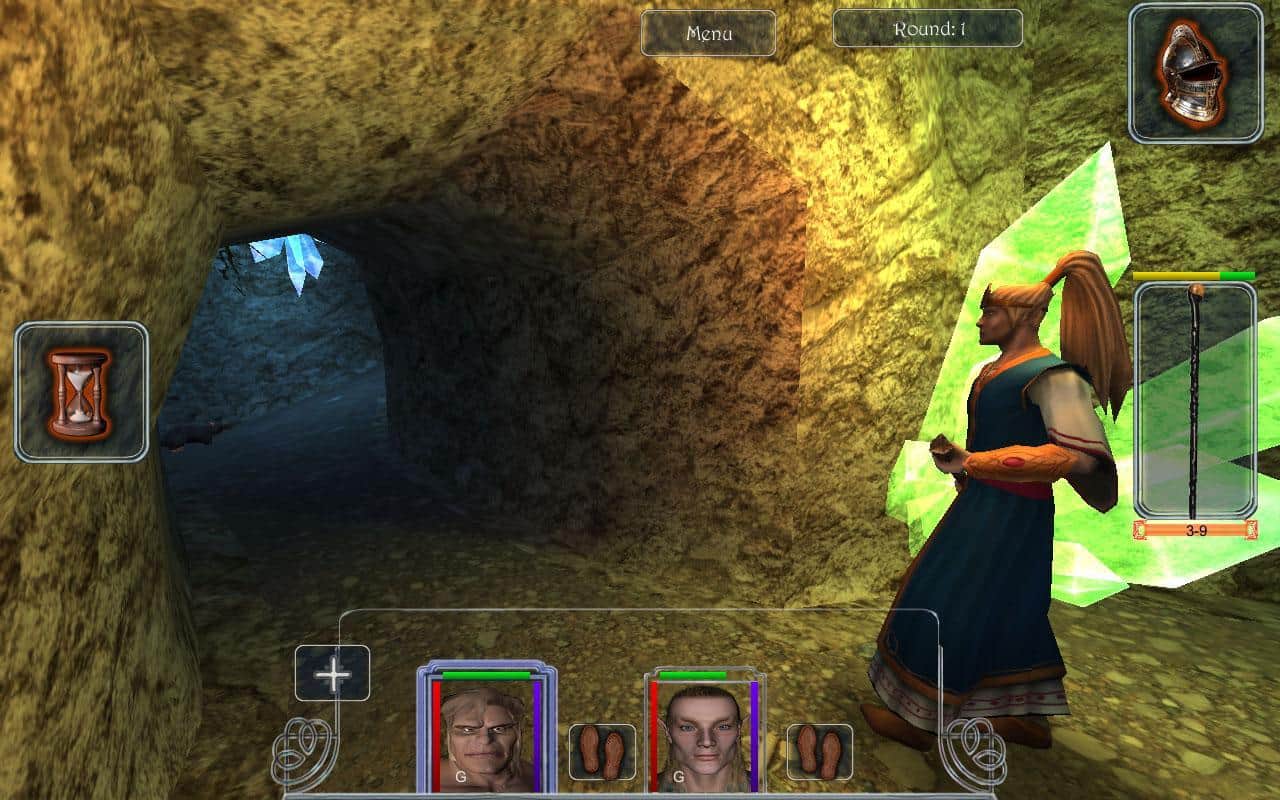Select the black staff weapon slot
This screenshot has width=1280, height=800.
1195,400
